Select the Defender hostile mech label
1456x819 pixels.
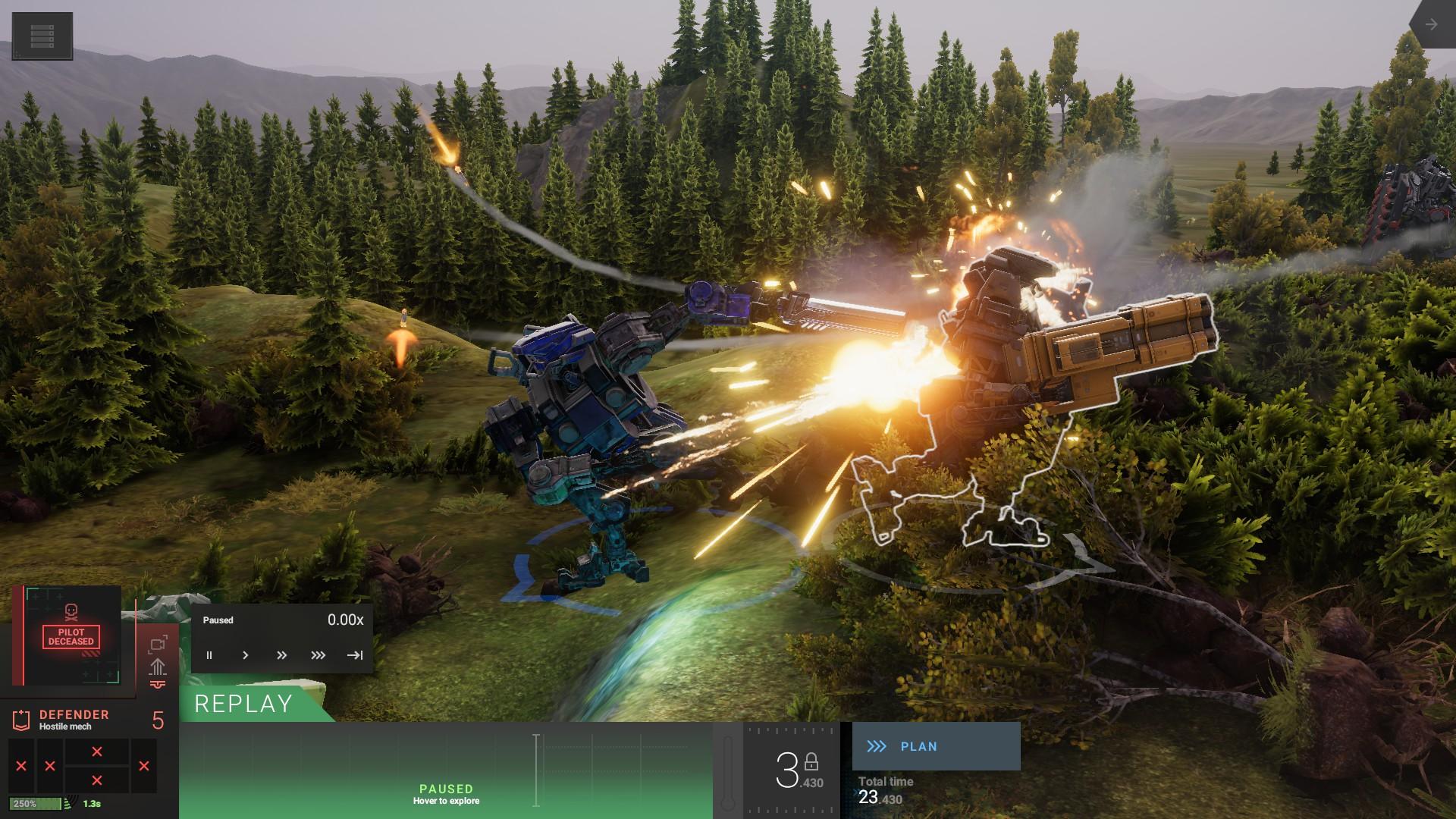point(74,720)
